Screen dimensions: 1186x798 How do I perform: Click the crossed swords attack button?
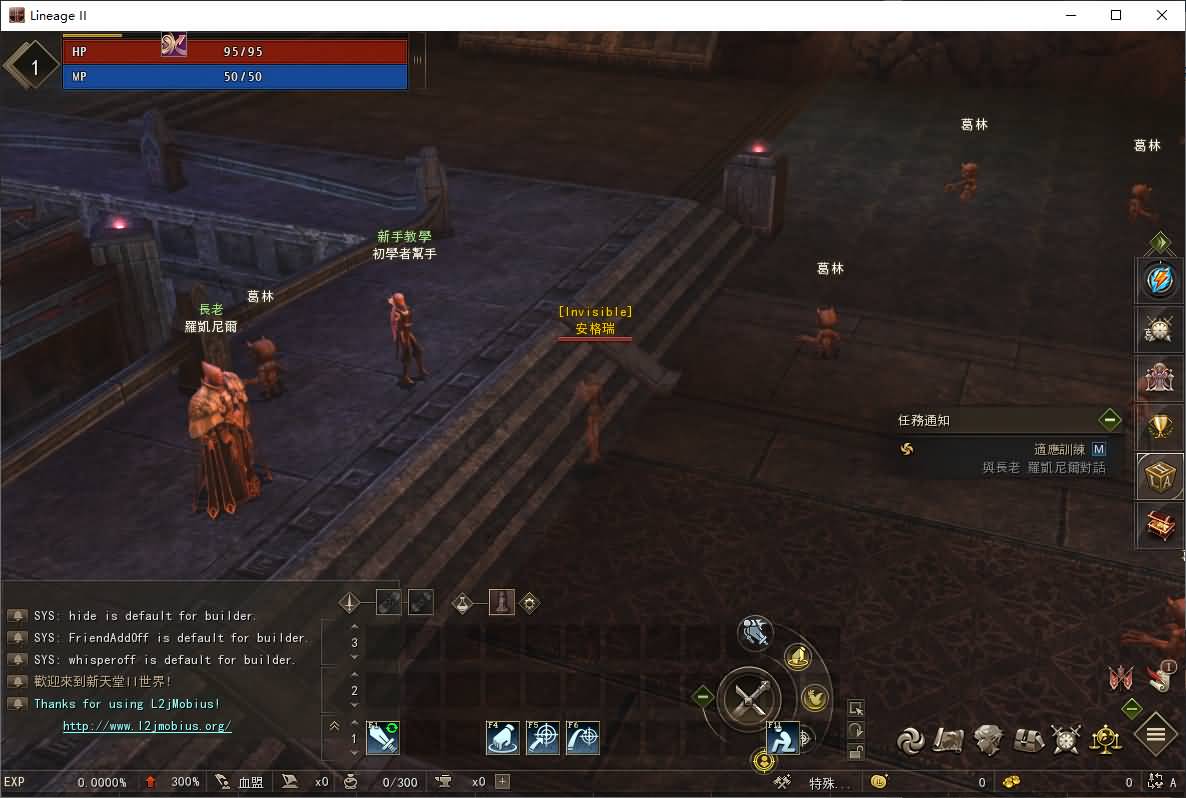click(x=750, y=696)
